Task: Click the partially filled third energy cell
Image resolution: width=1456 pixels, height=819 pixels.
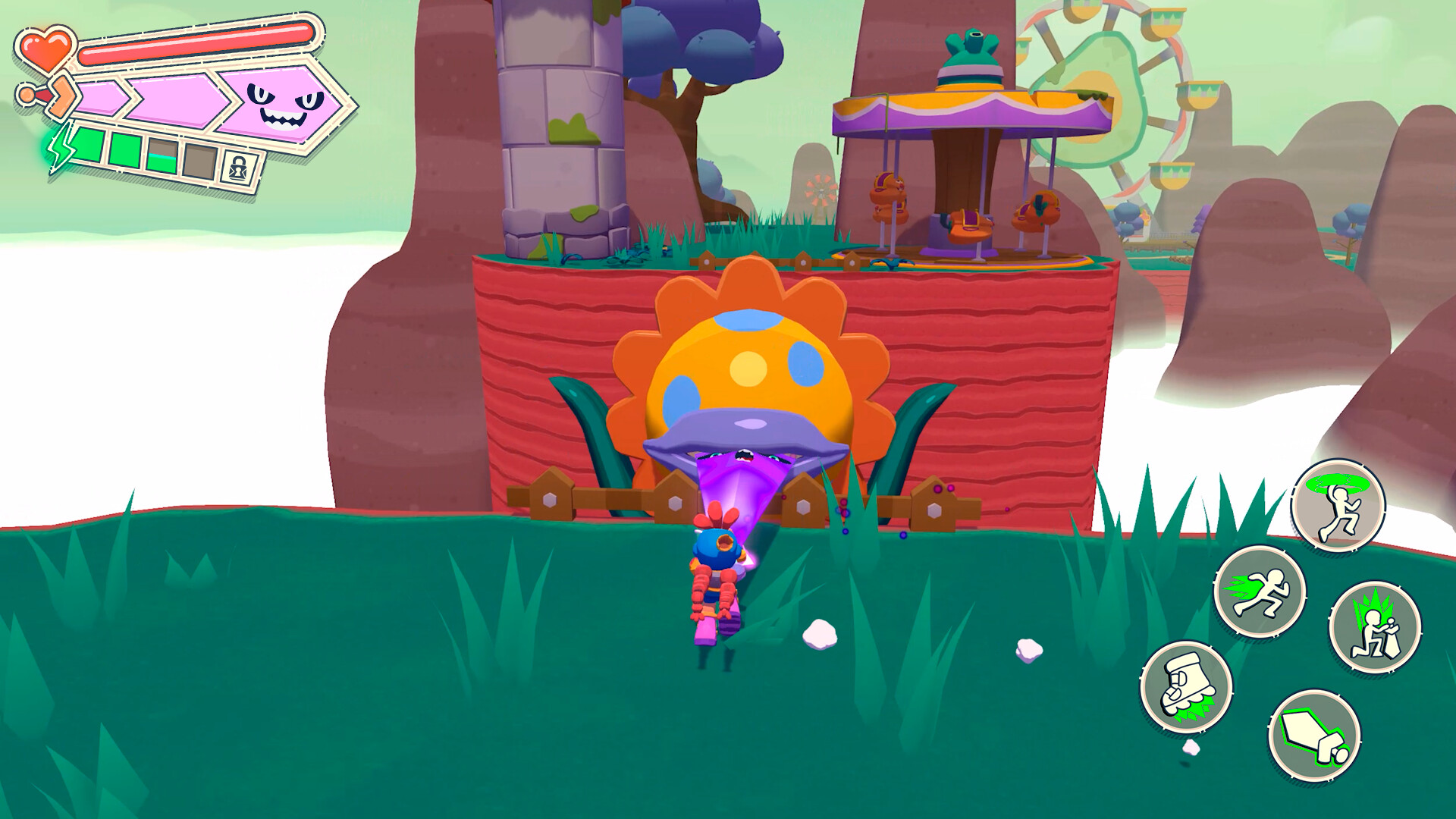Action: (162, 156)
